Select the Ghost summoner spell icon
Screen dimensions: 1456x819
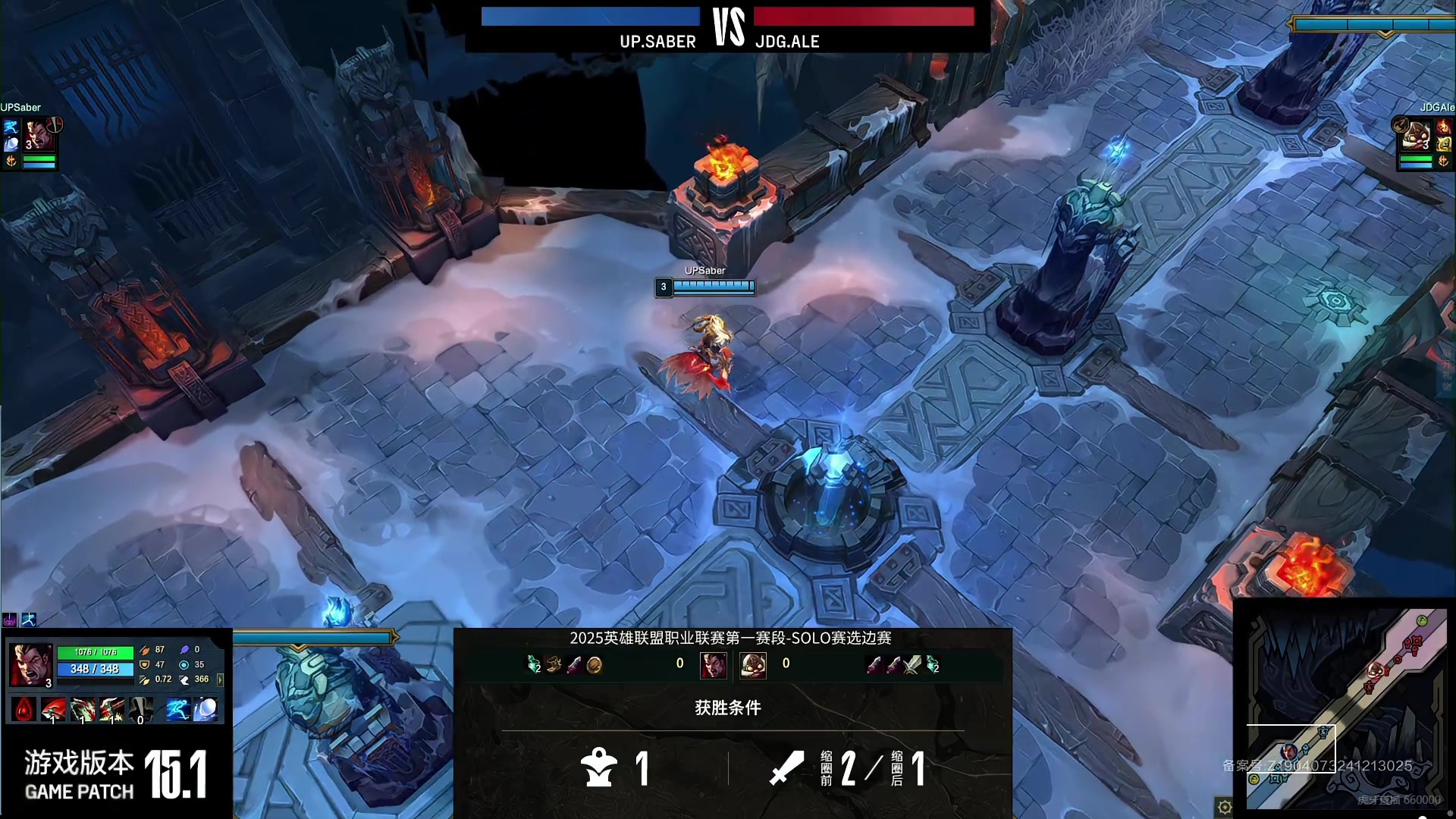click(x=178, y=710)
